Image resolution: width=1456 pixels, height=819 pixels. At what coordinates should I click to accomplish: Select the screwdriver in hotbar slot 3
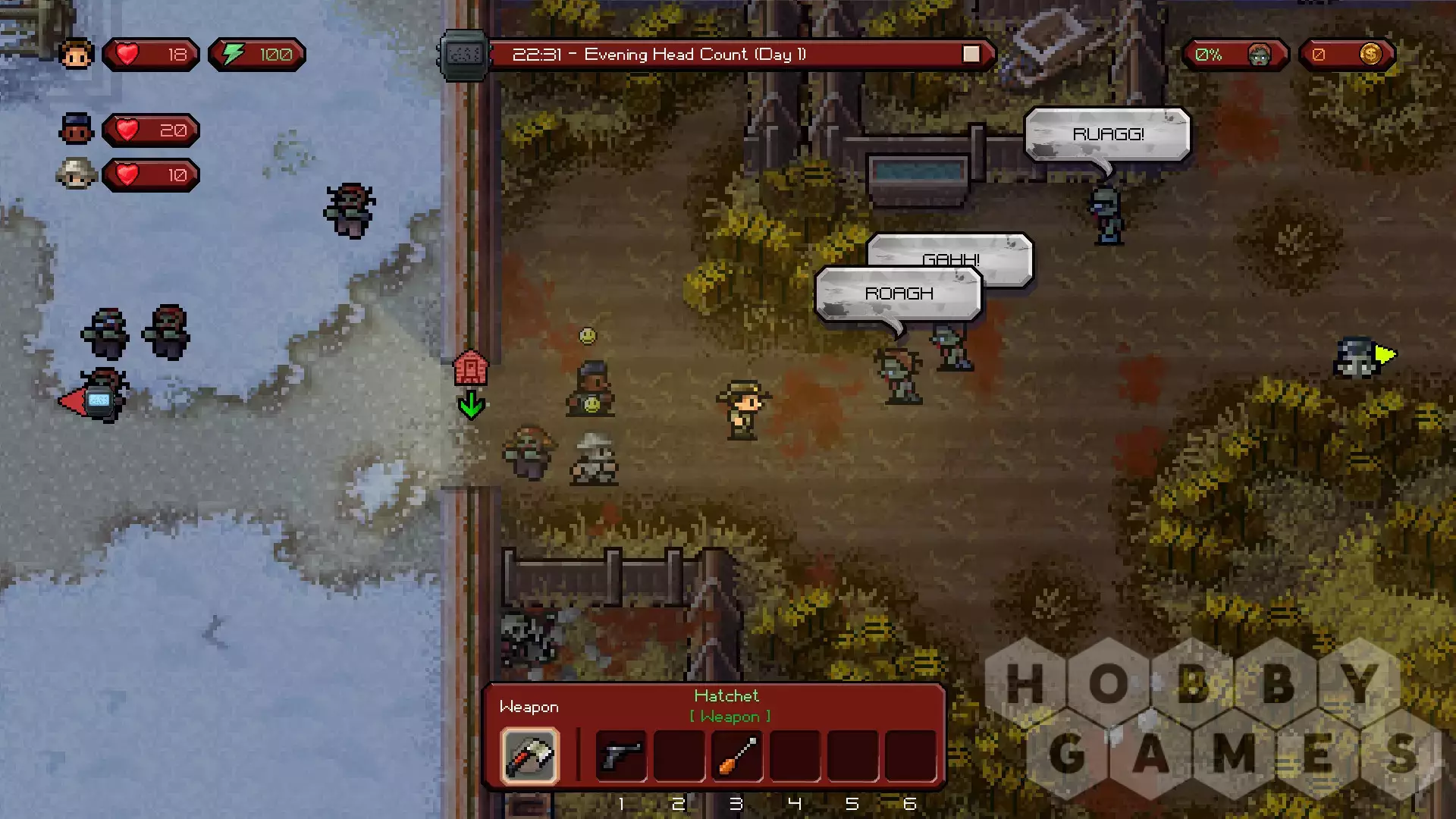737,755
